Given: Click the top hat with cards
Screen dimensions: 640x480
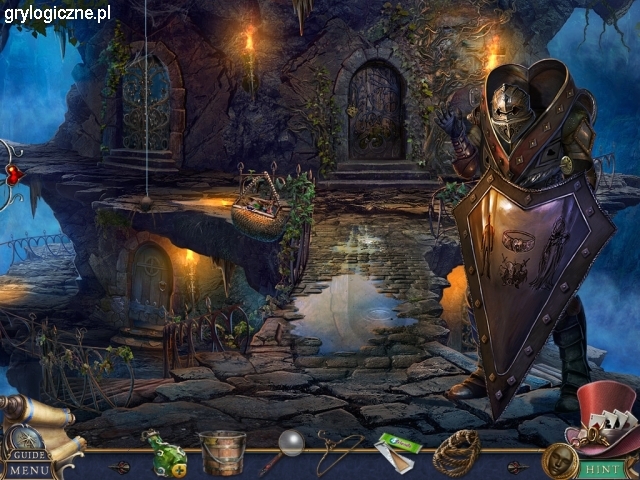Looking at the screenshot, I should [x=604, y=418].
